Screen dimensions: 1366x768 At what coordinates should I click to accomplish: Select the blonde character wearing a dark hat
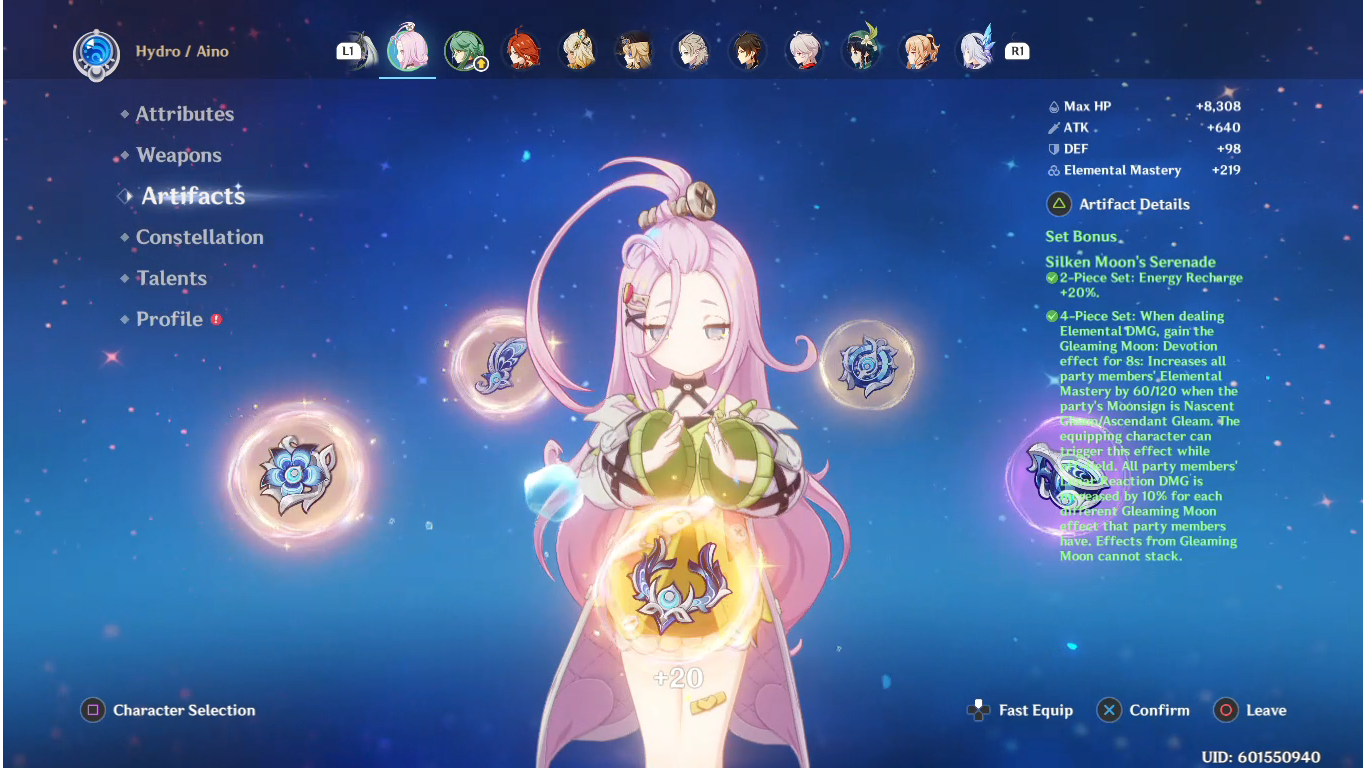[x=635, y=51]
